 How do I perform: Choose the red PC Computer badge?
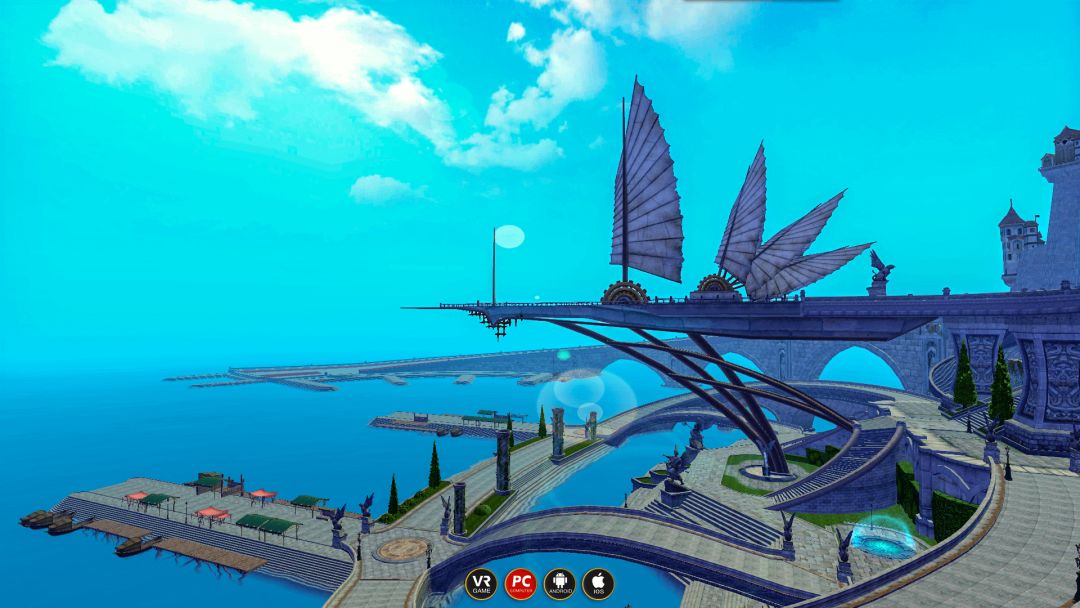(x=520, y=583)
